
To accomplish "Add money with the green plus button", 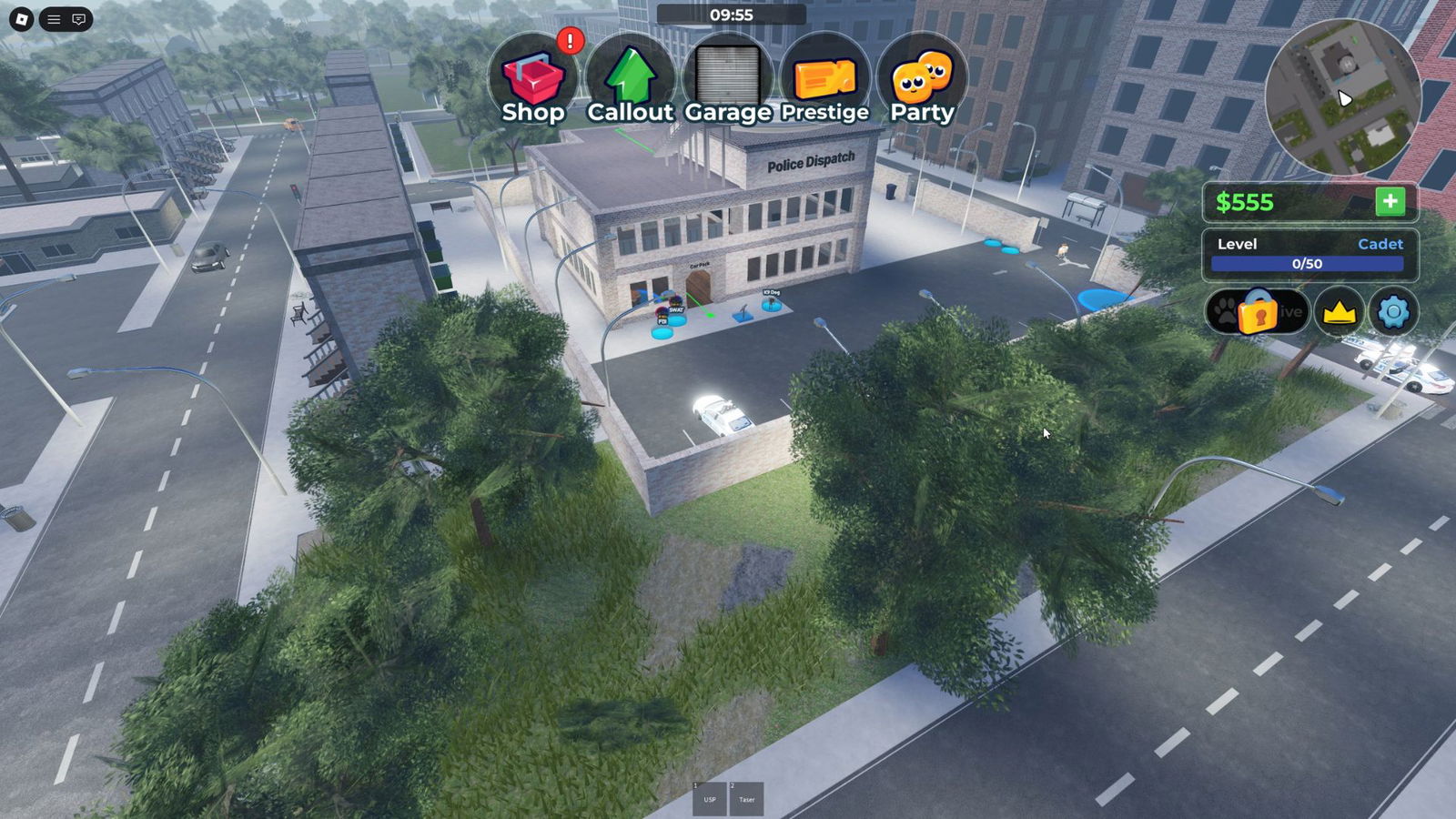I will (1390, 202).
